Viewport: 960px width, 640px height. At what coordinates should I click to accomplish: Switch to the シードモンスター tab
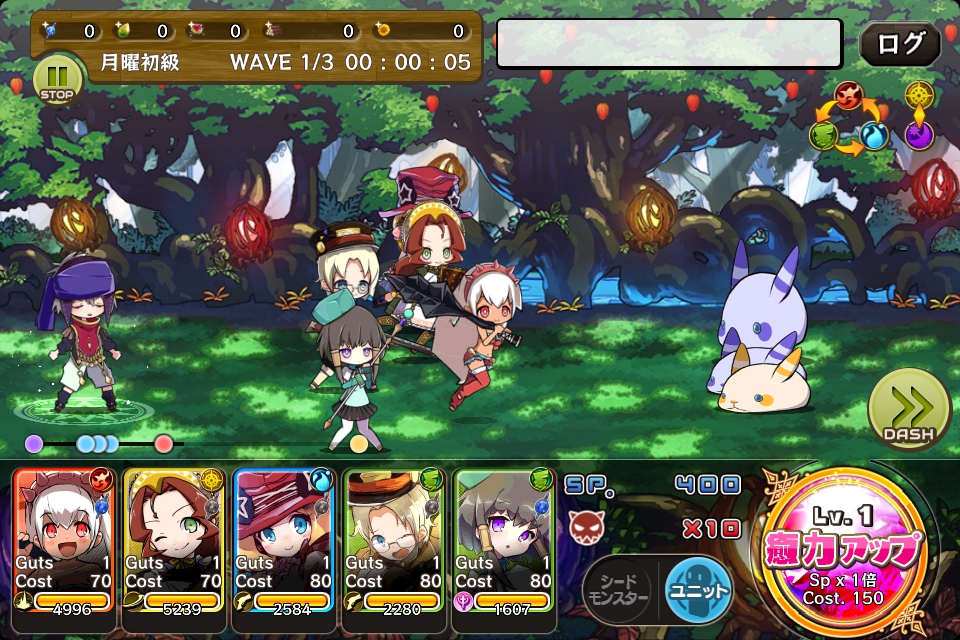tap(617, 590)
